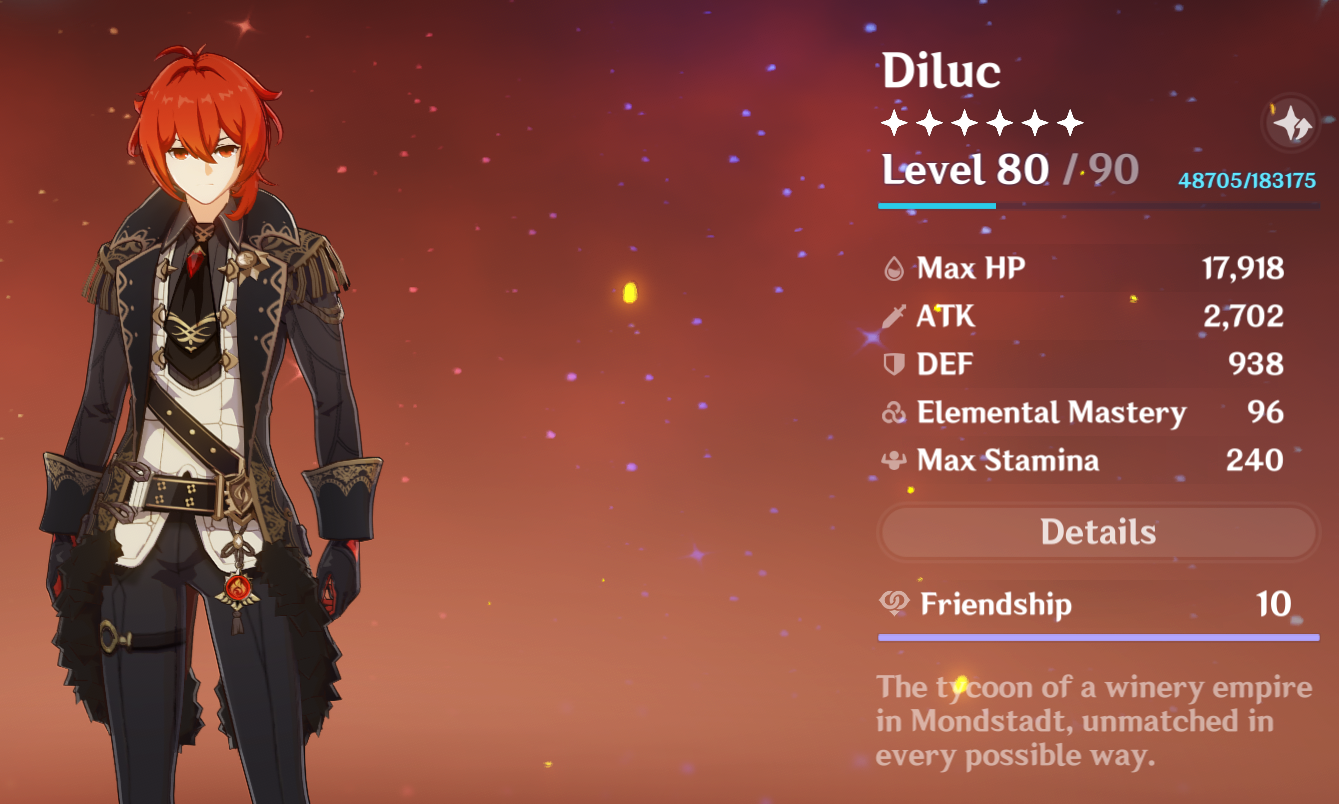Viewport: 1339px width, 804px height.
Task: Click the Elemental Mastery knot icon
Action: click(x=893, y=412)
